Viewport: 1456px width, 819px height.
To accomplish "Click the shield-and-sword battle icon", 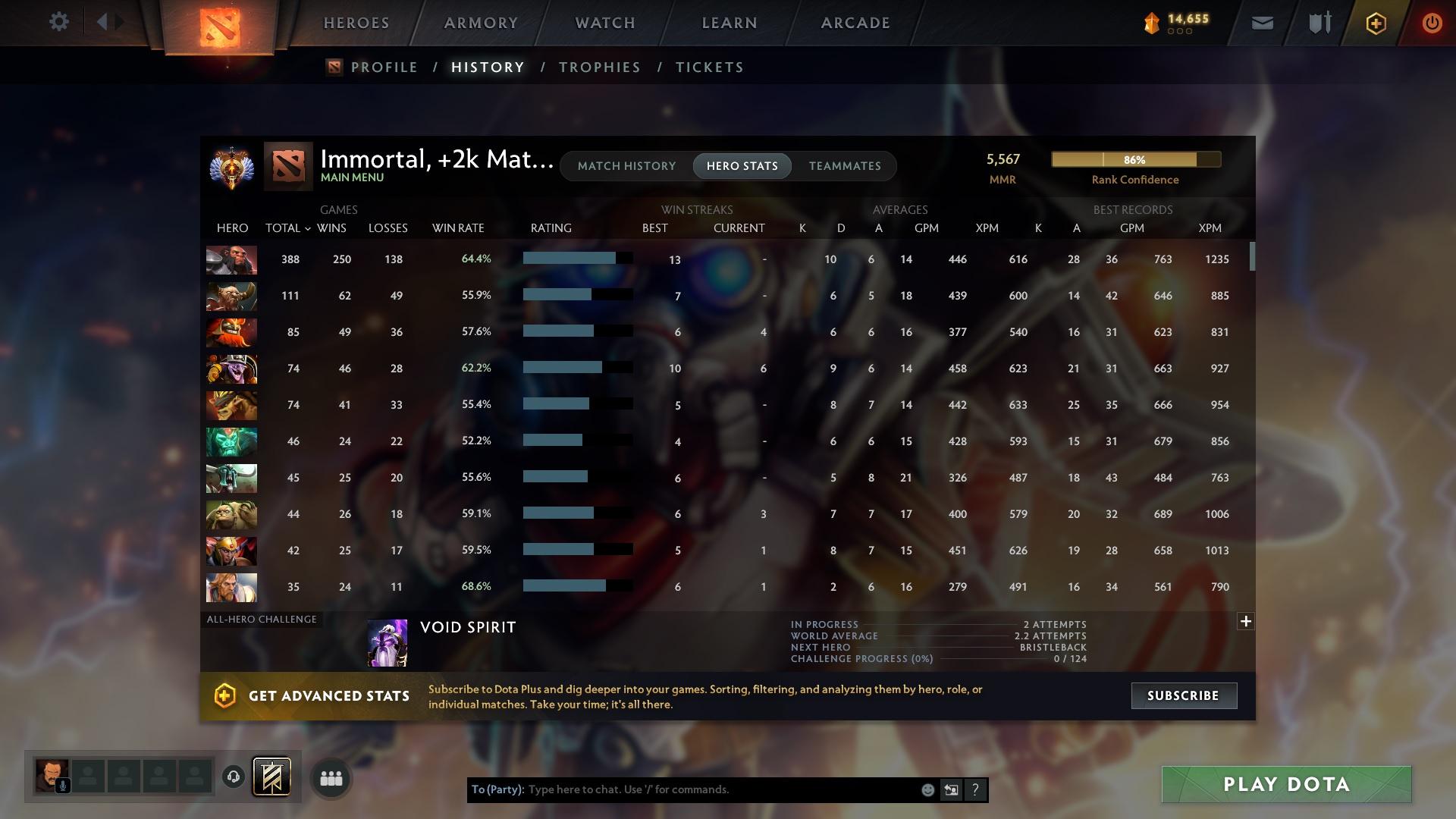I will (1319, 23).
